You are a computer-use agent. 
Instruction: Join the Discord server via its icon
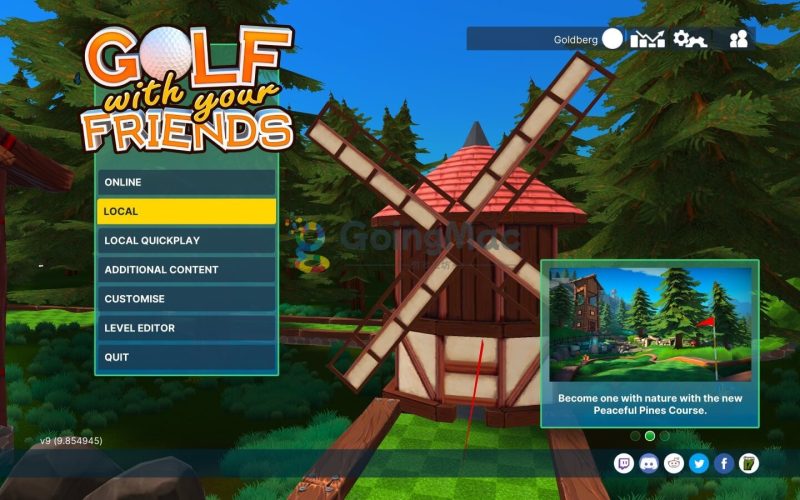tap(649, 463)
